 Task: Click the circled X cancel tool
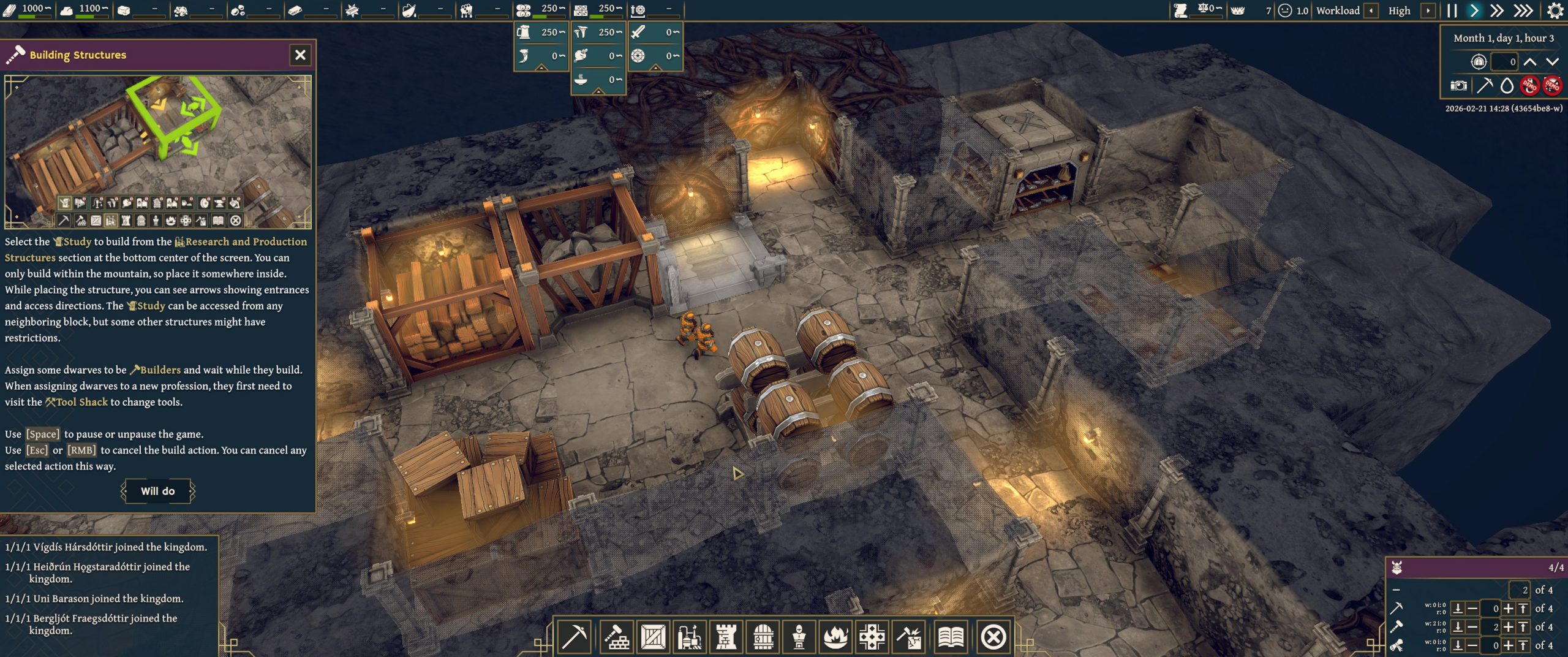tap(993, 637)
